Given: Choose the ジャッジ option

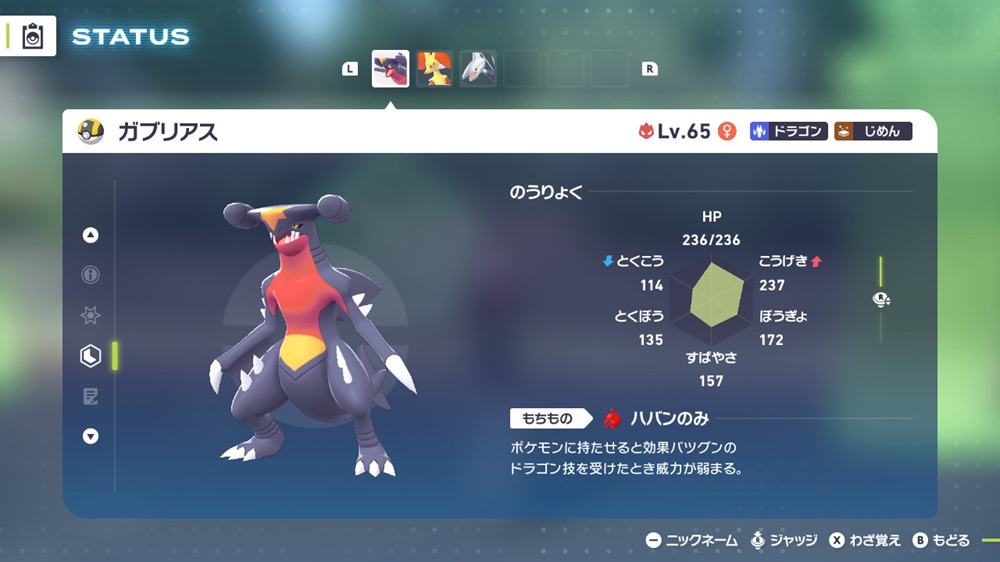Looking at the screenshot, I should coord(783,540).
